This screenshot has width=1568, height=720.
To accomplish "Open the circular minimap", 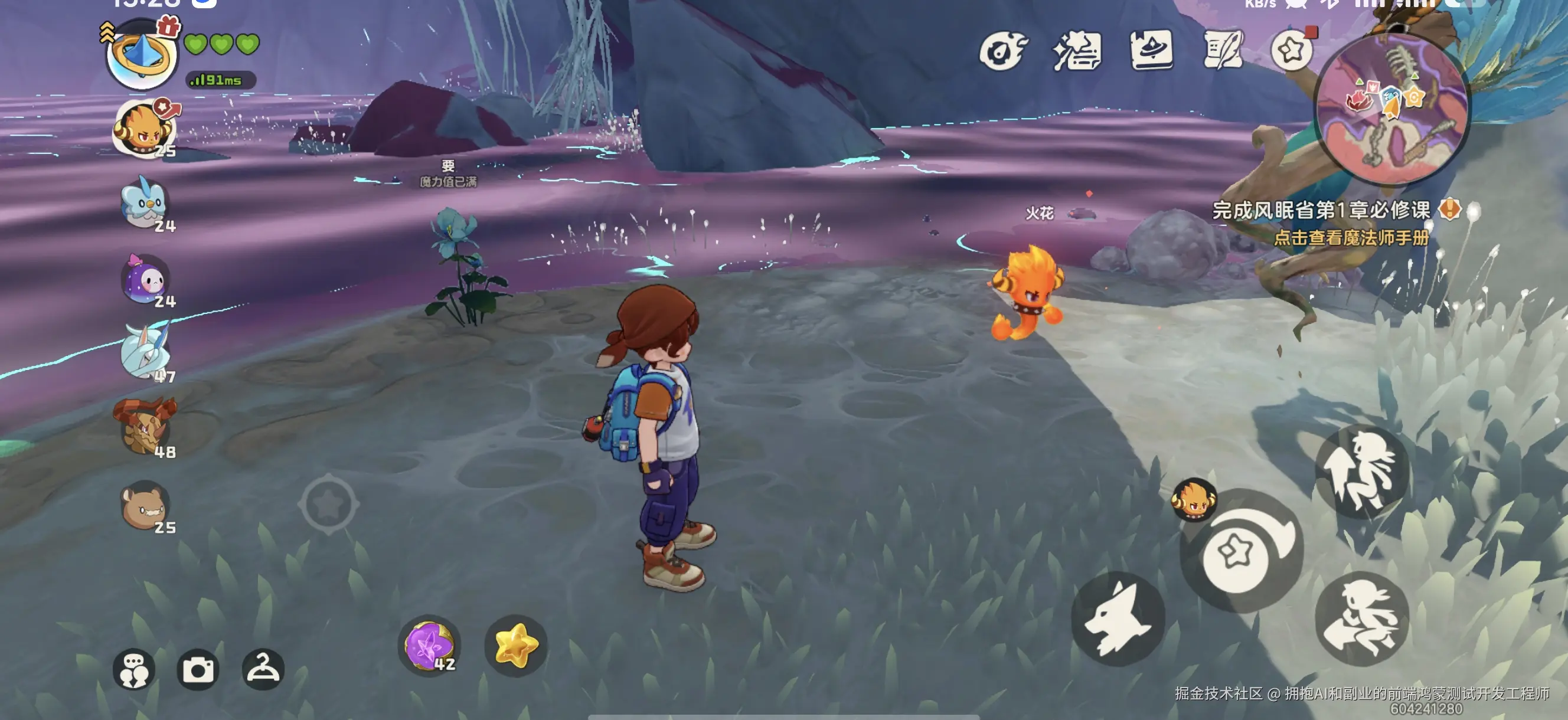I will [1391, 110].
